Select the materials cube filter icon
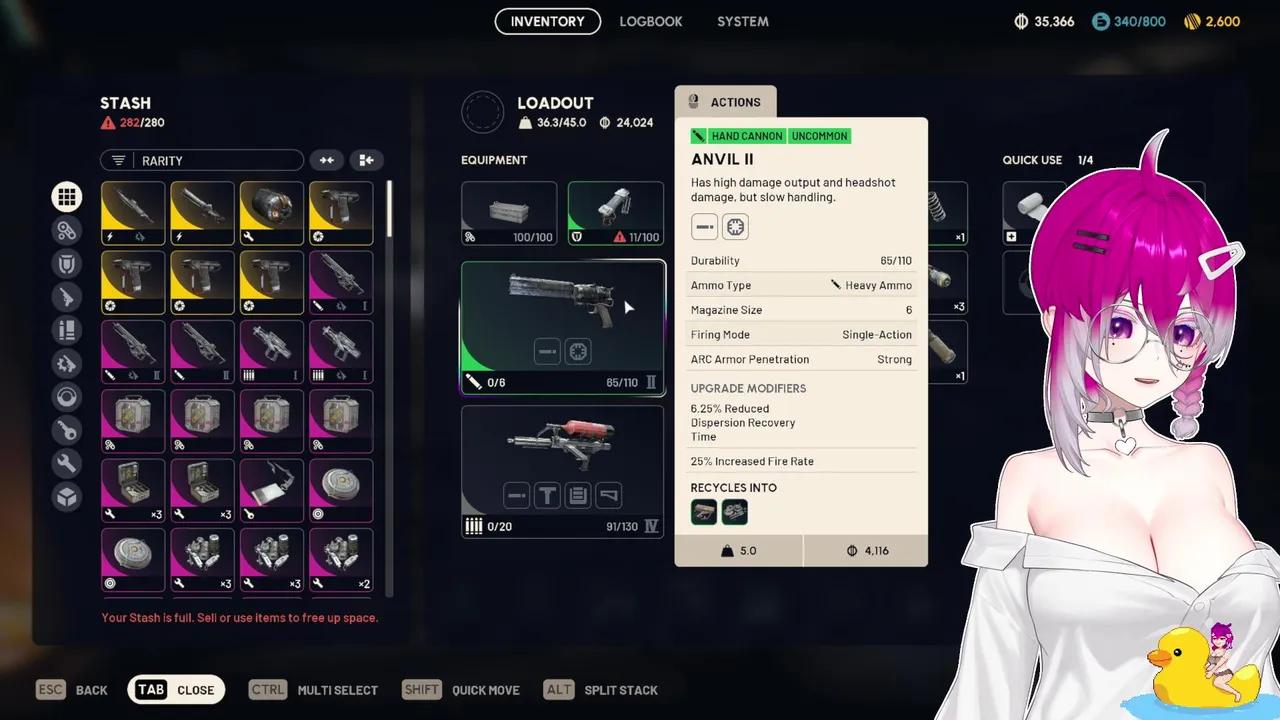Screen dimensions: 1280x720 coord(67,497)
